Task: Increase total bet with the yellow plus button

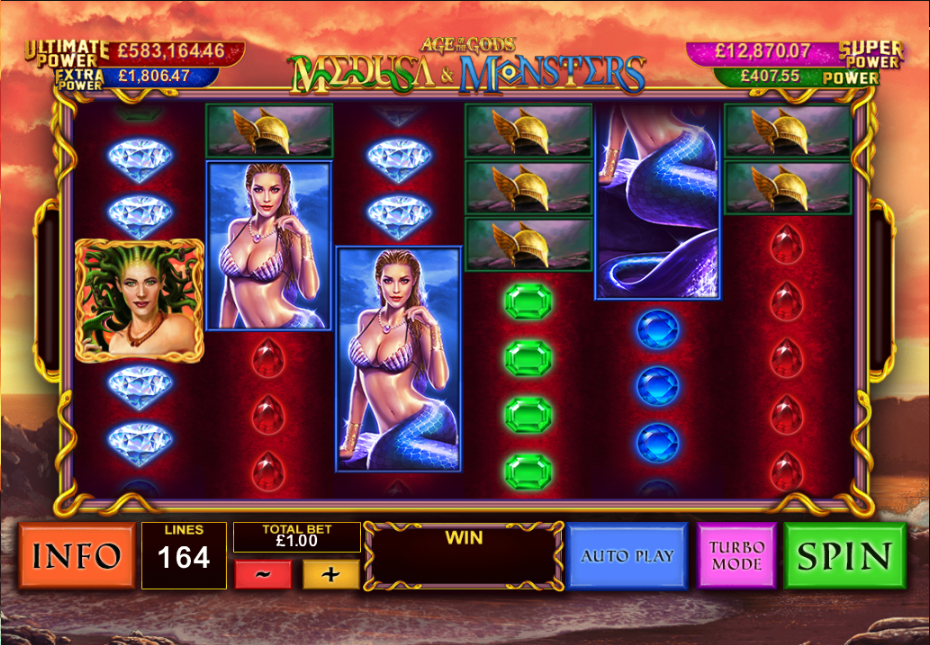Action: tap(331, 574)
